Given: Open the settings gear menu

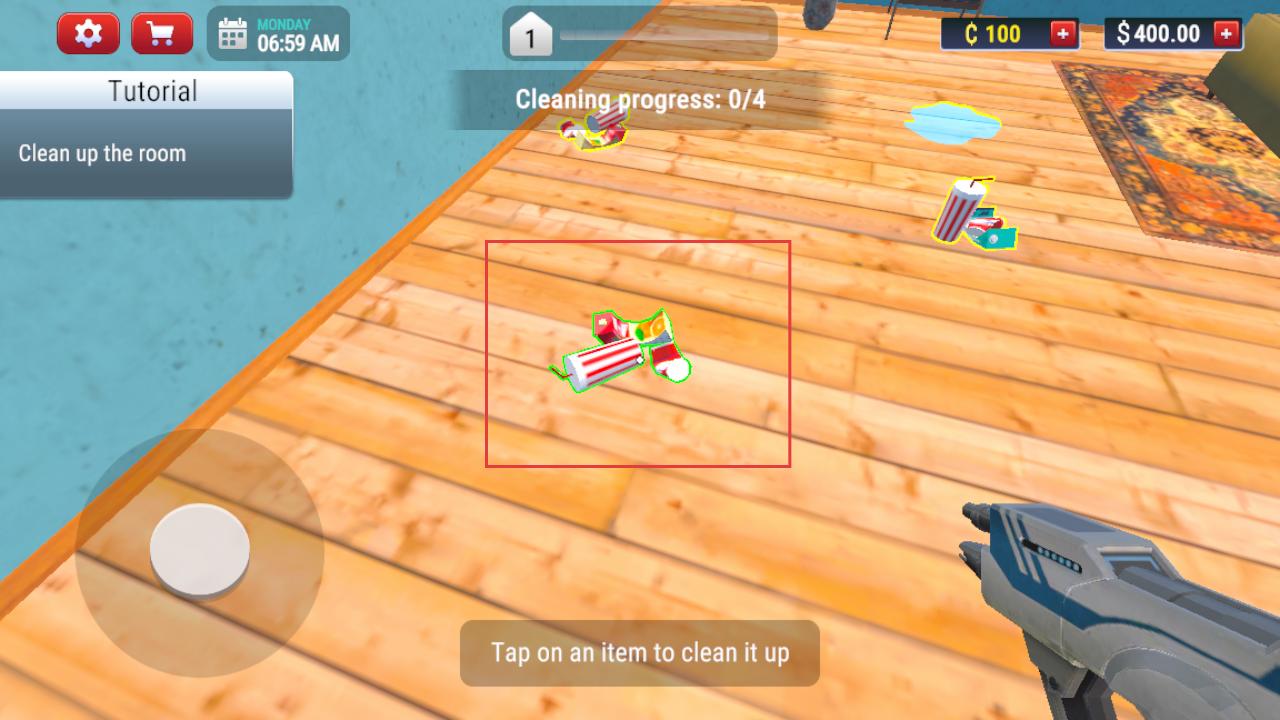Looking at the screenshot, I should point(88,34).
